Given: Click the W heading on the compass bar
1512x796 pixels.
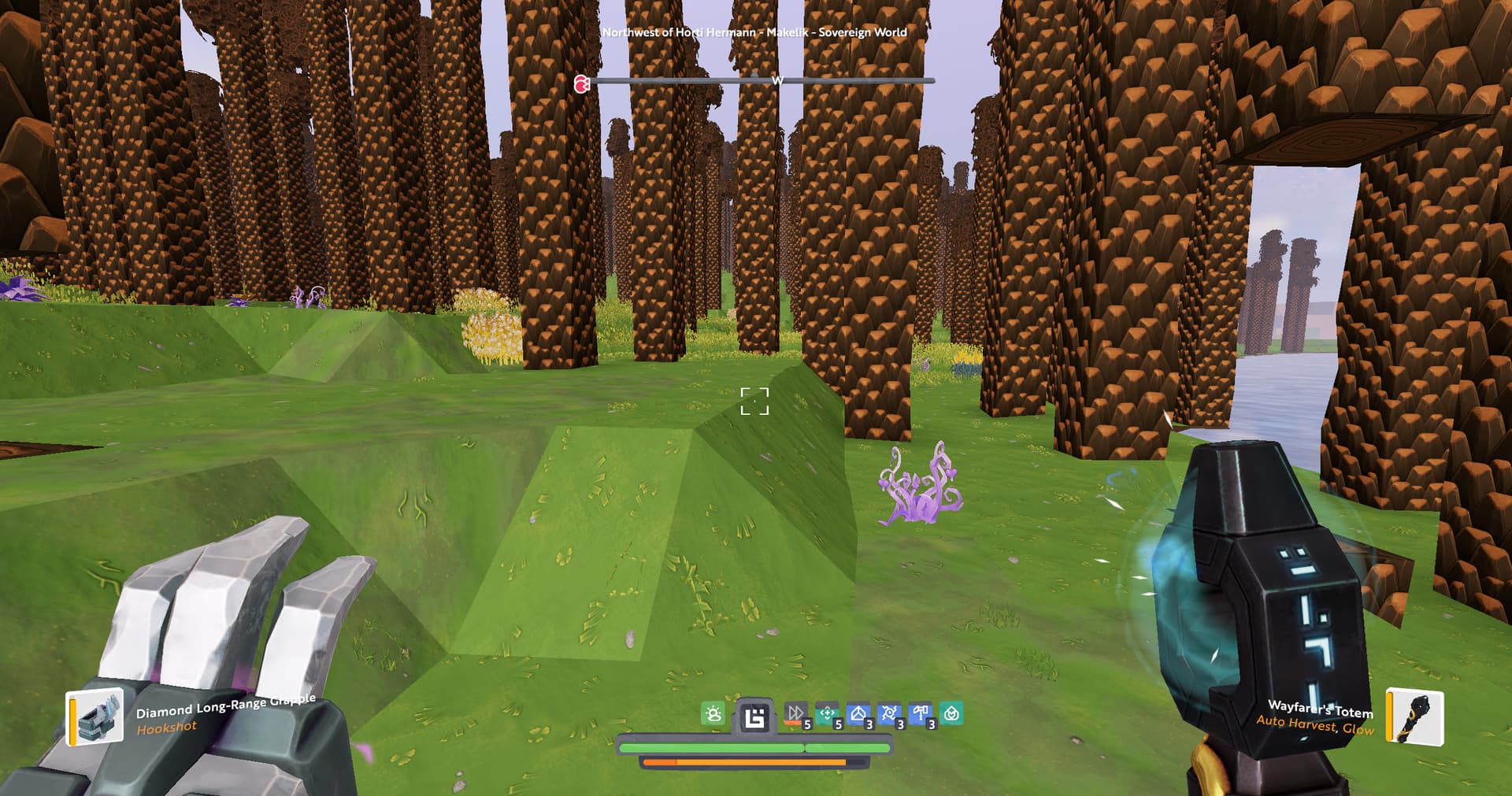Looking at the screenshot, I should (777, 80).
